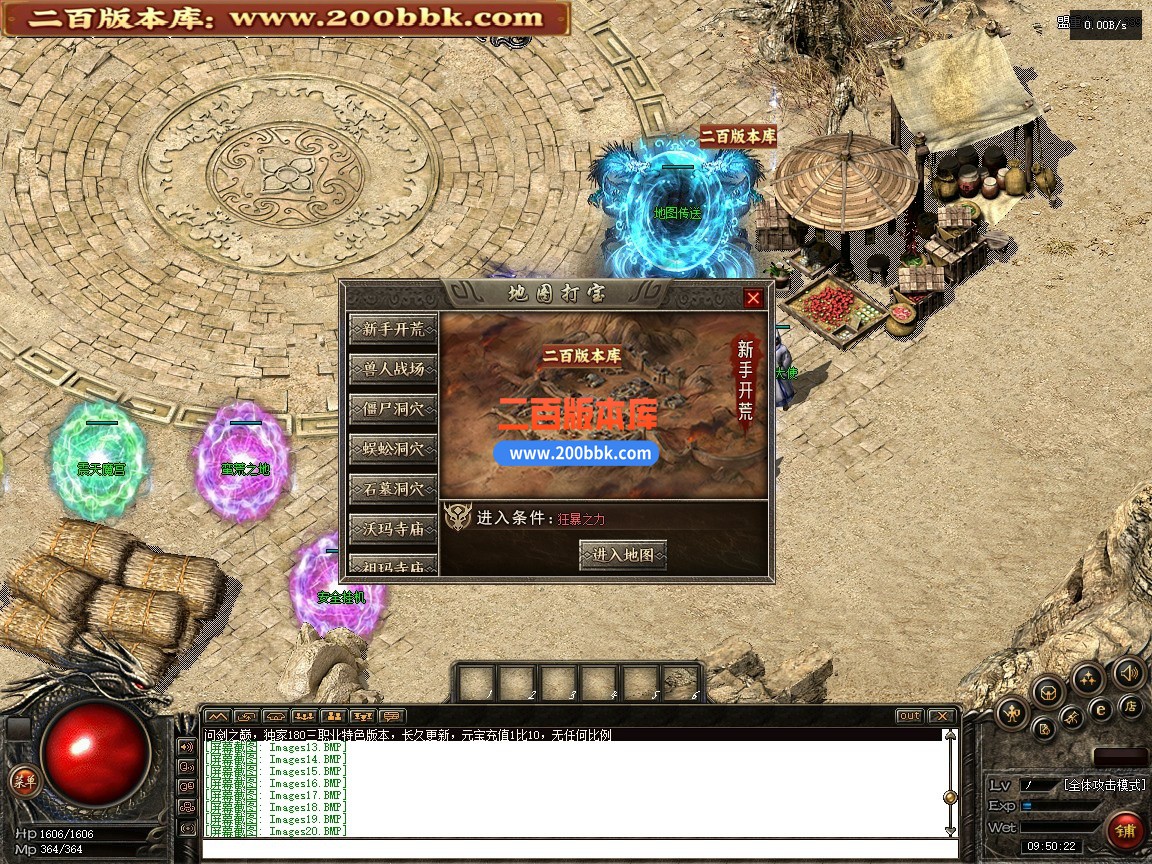This screenshot has height=864, width=1152.
Task: Choose the 兽人战场 map entry
Action: 393,369
